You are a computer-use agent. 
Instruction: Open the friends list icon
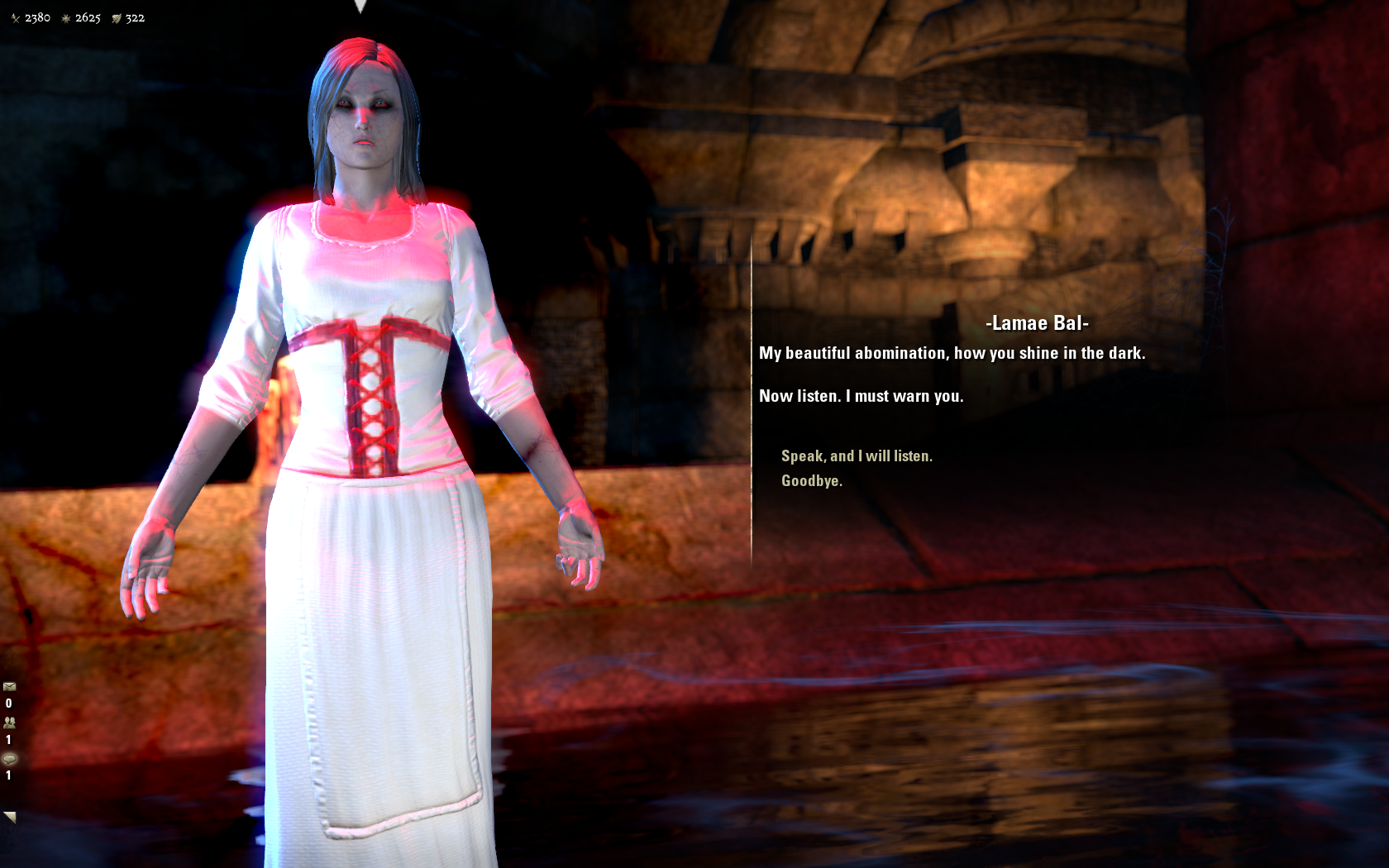pyautogui.click(x=10, y=722)
